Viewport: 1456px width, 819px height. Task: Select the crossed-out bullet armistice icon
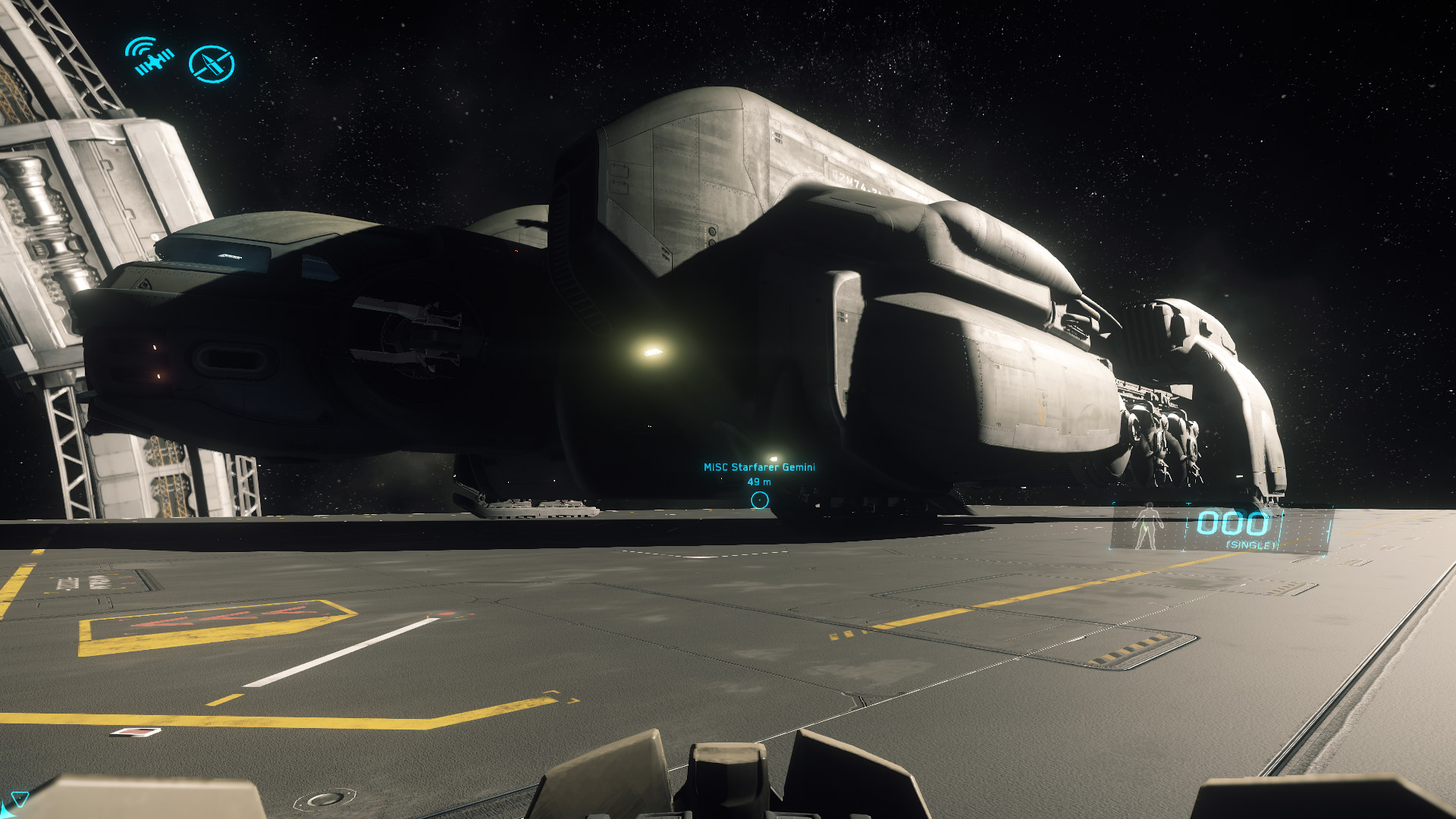click(212, 64)
